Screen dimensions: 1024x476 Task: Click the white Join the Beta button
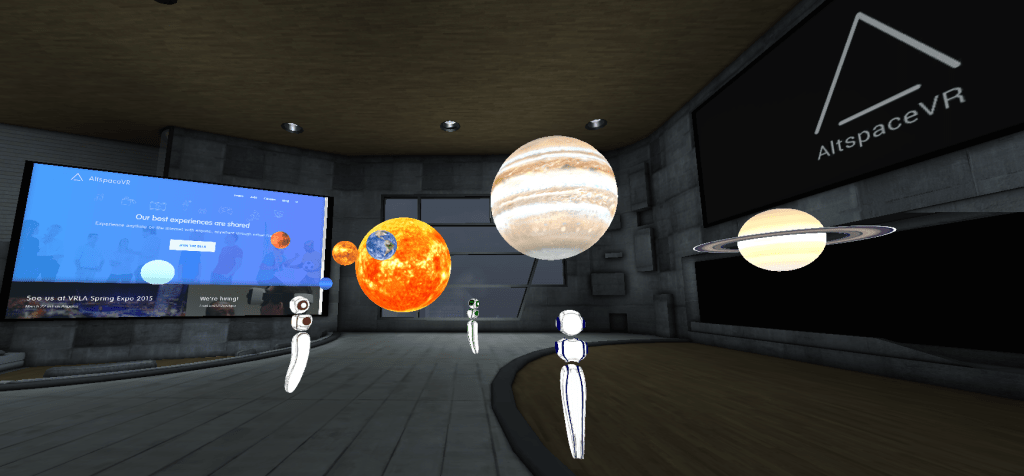point(193,245)
